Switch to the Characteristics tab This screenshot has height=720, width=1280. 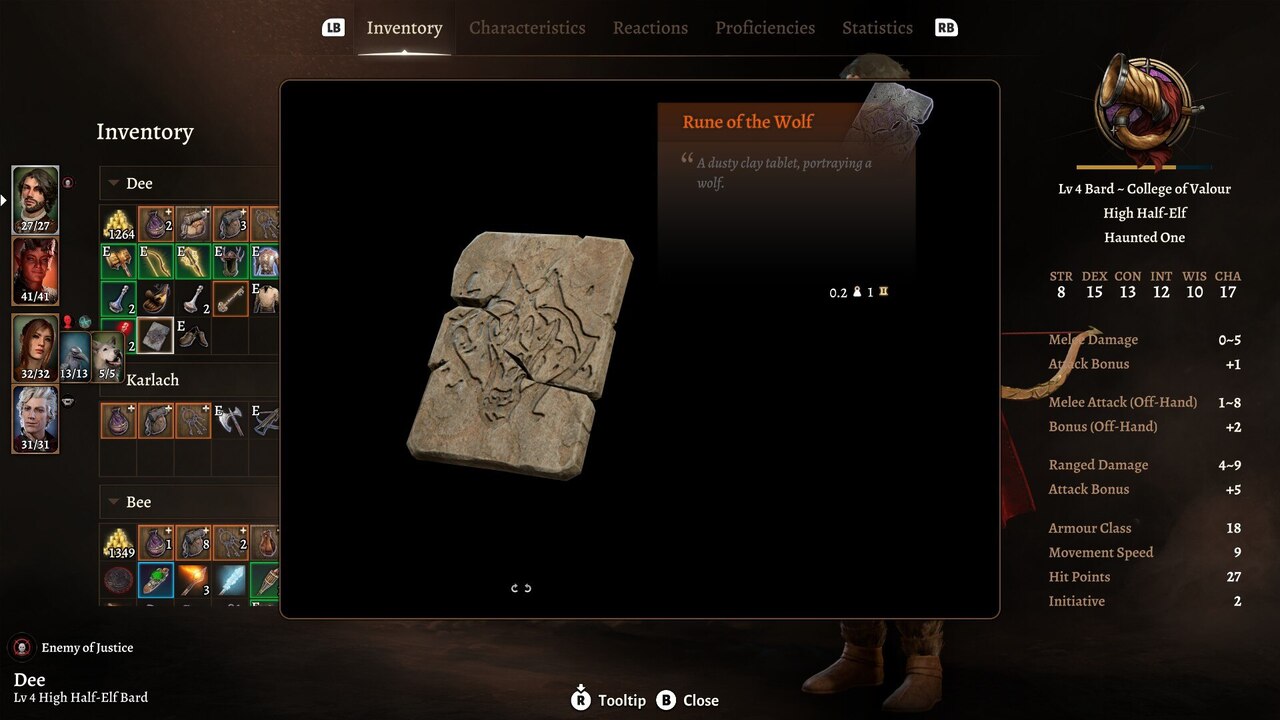click(527, 27)
